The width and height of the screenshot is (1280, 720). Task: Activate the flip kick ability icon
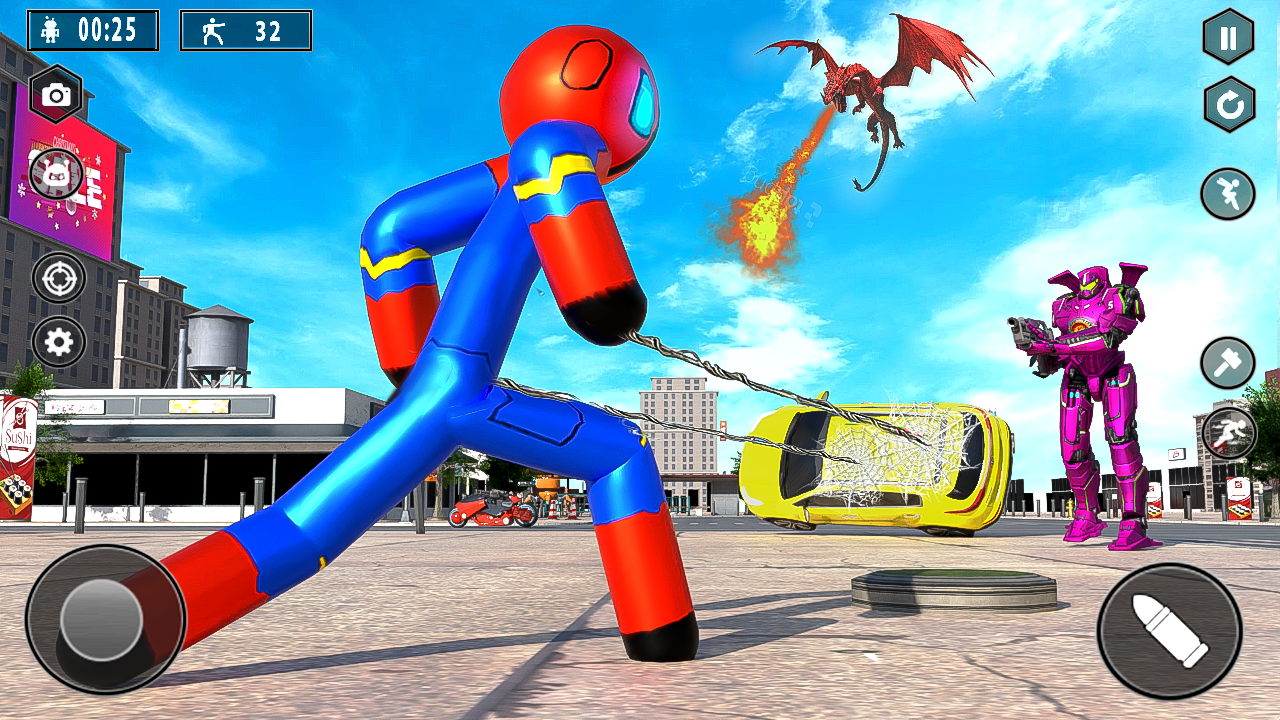(x=1227, y=194)
